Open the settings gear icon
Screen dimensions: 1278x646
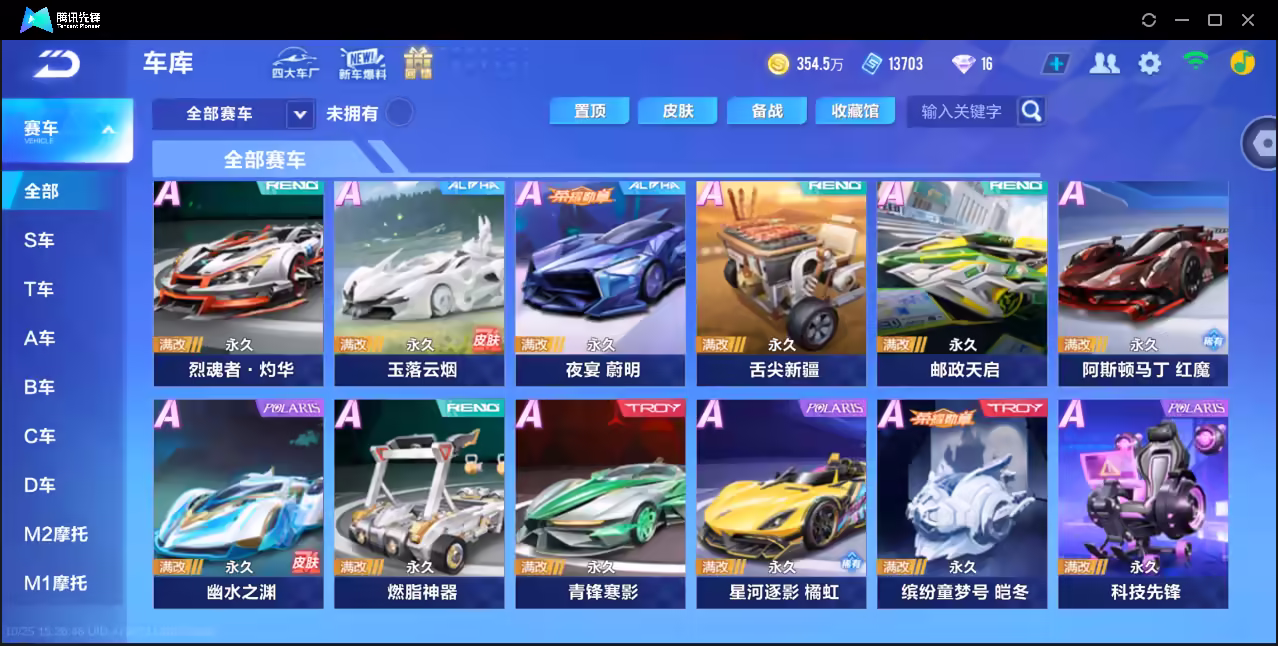(x=1150, y=64)
